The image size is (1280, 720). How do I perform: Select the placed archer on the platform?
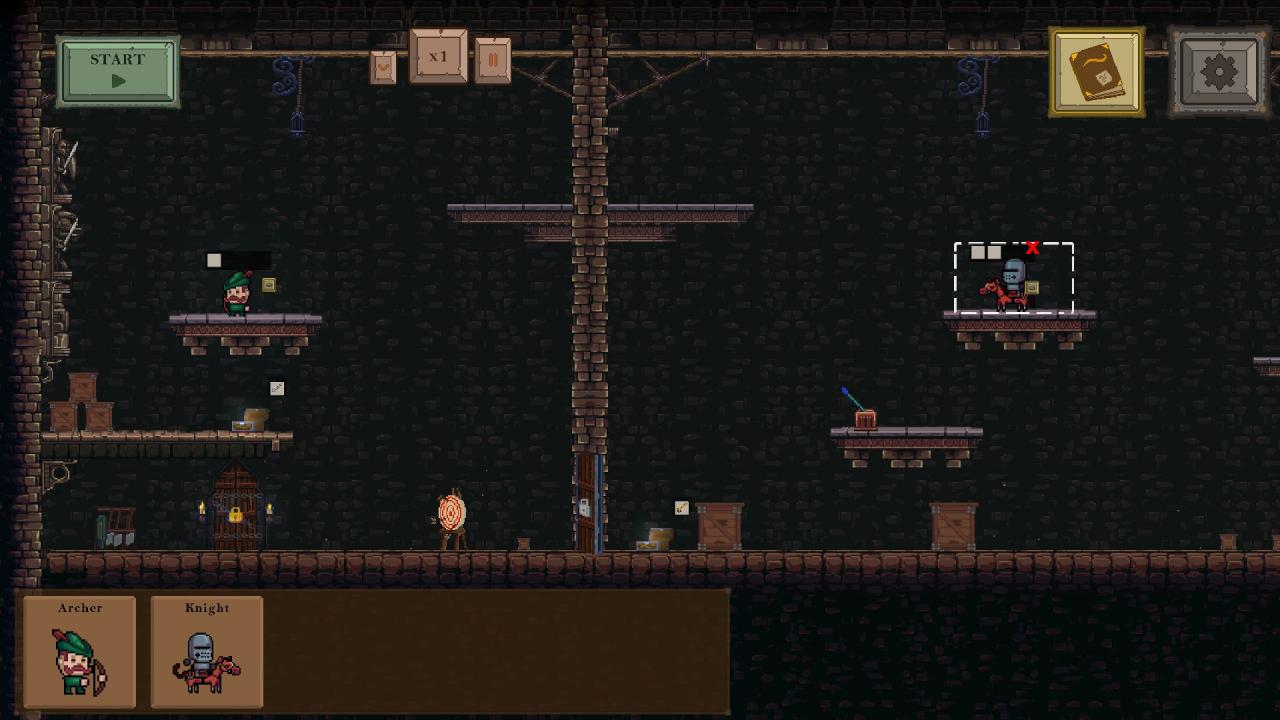pyautogui.click(x=237, y=294)
